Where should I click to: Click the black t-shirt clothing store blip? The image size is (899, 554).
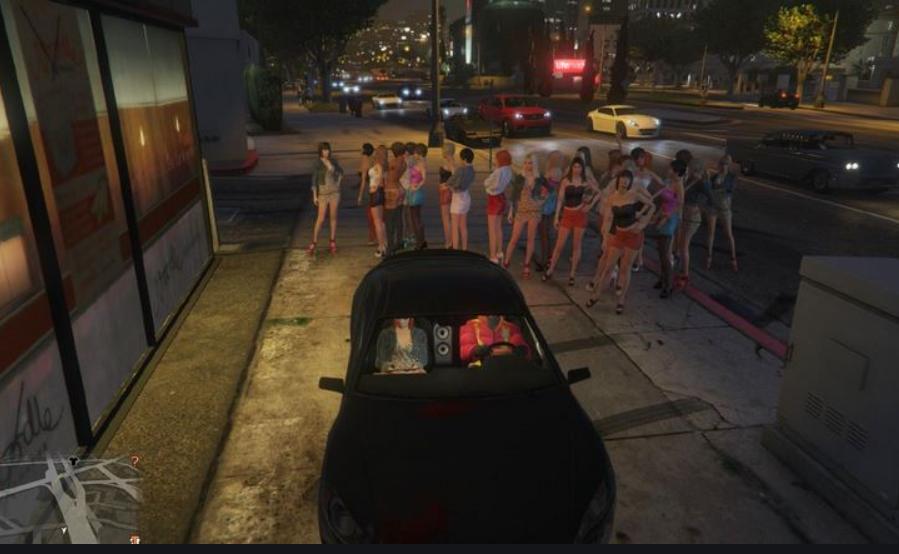74,461
